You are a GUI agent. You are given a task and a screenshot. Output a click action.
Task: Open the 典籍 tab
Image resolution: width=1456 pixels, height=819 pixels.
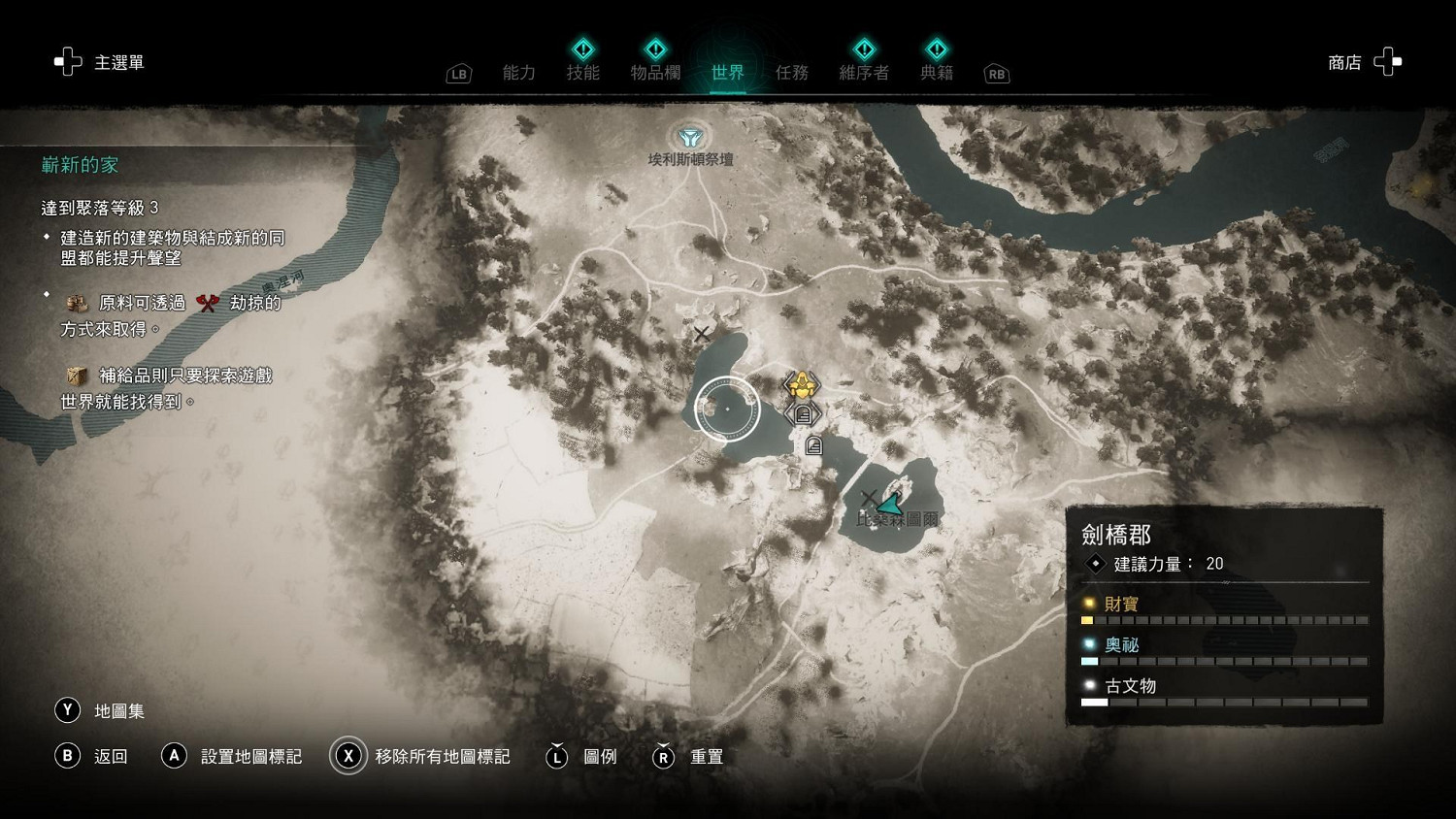tap(936, 71)
